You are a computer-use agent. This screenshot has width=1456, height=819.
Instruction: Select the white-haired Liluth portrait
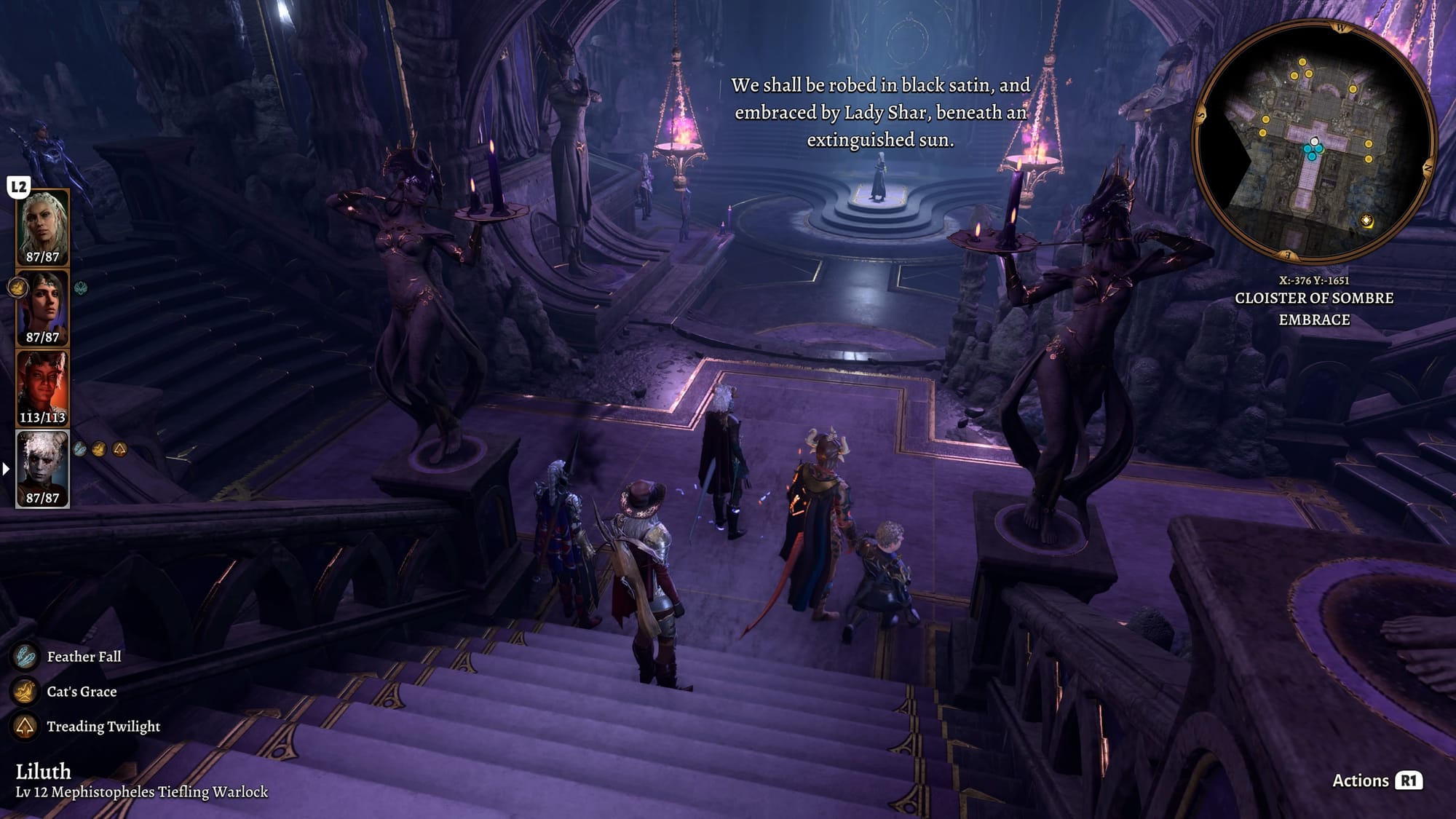pyautogui.click(x=42, y=467)
